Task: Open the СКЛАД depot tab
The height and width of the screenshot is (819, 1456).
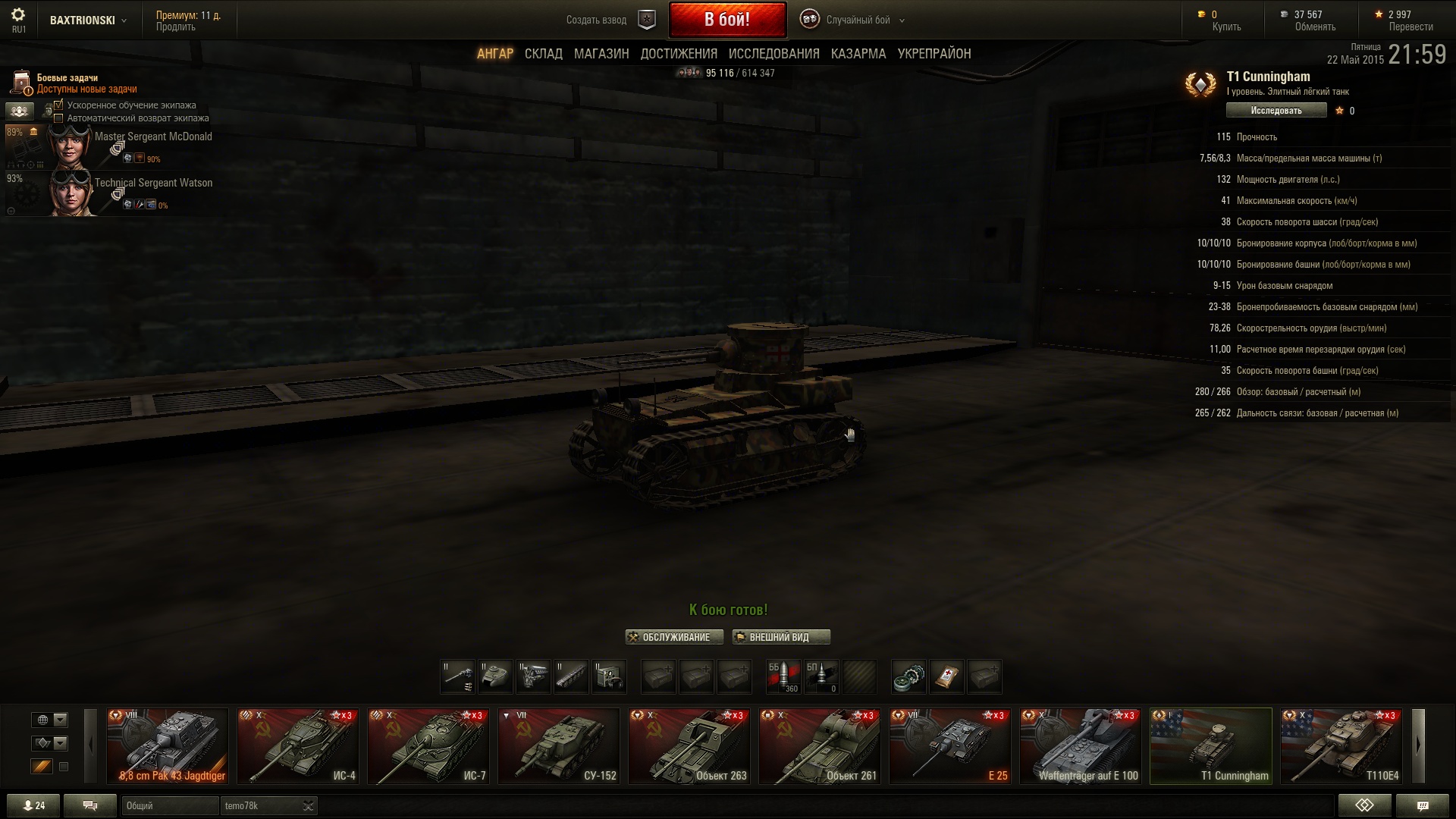Action: pos(543,54)
